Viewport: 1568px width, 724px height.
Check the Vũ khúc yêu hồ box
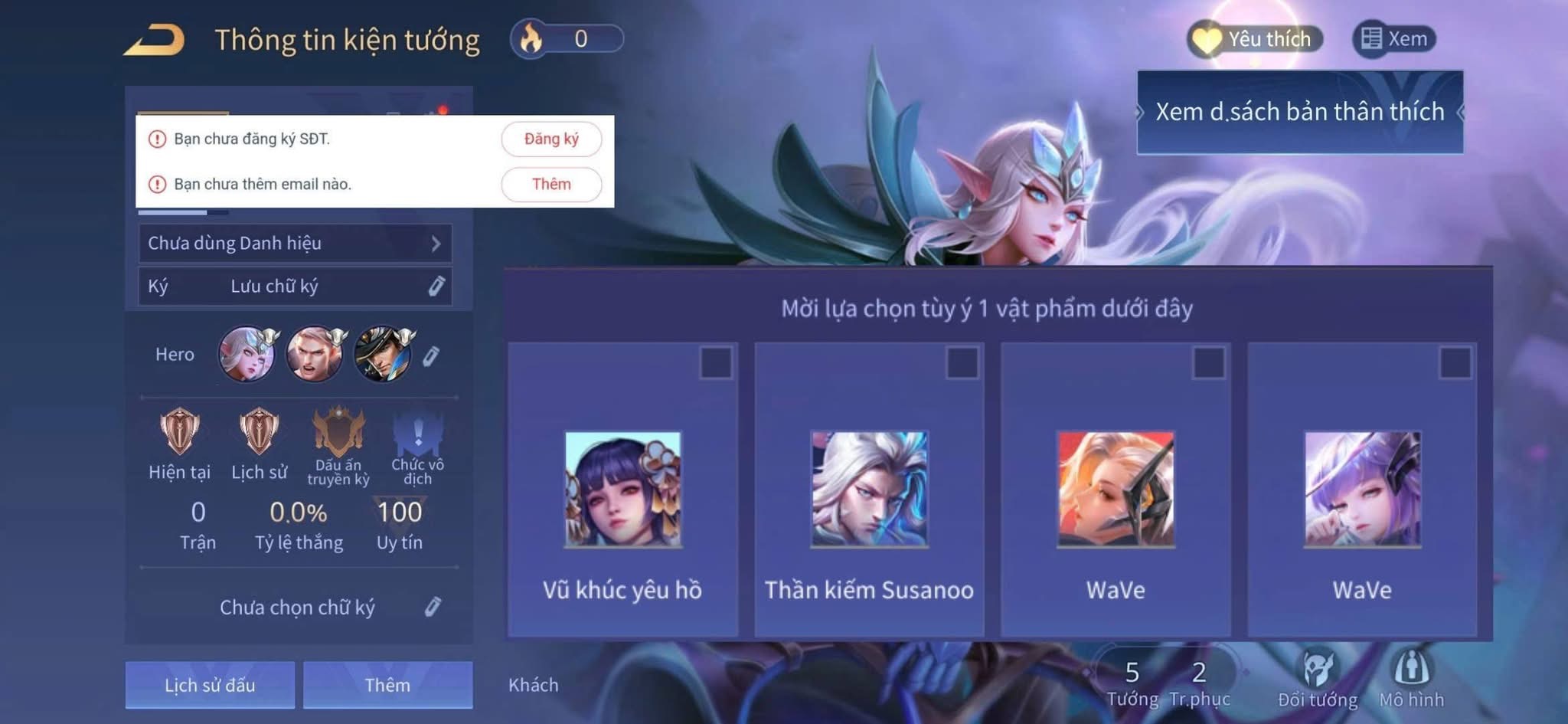coord(716,363)
